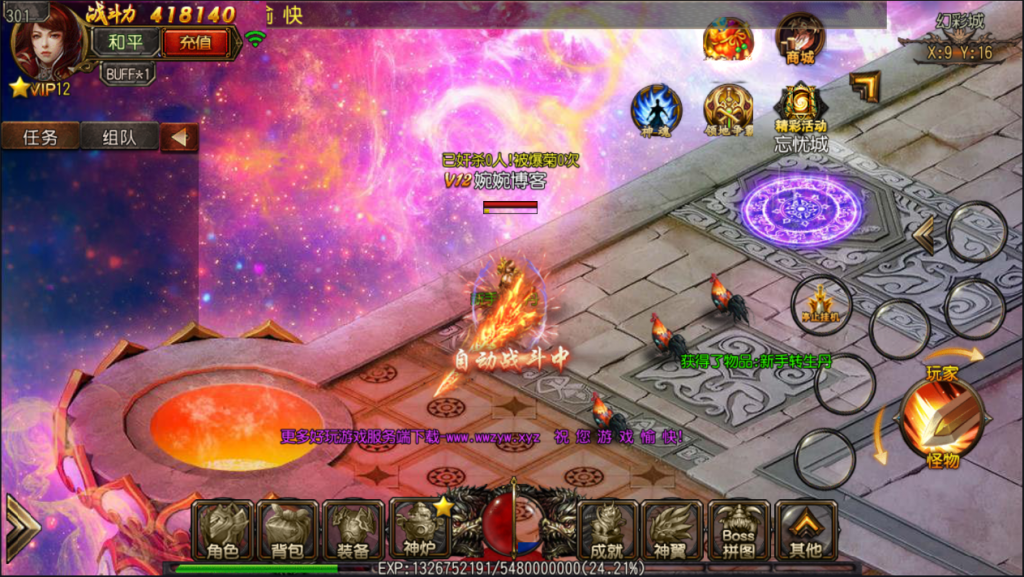The image size is (1024, 577).
Task: Switch to the 组队 team tab
Action: 119,137
